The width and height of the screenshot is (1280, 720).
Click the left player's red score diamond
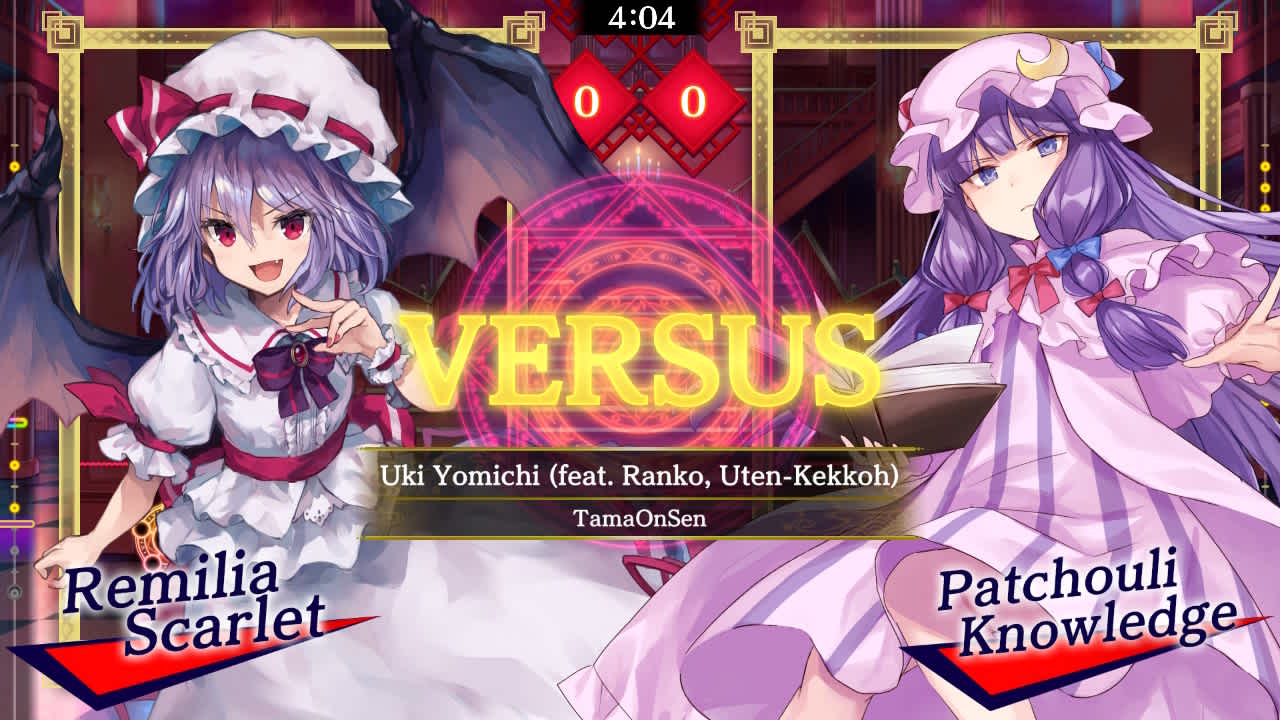point(587,101)
